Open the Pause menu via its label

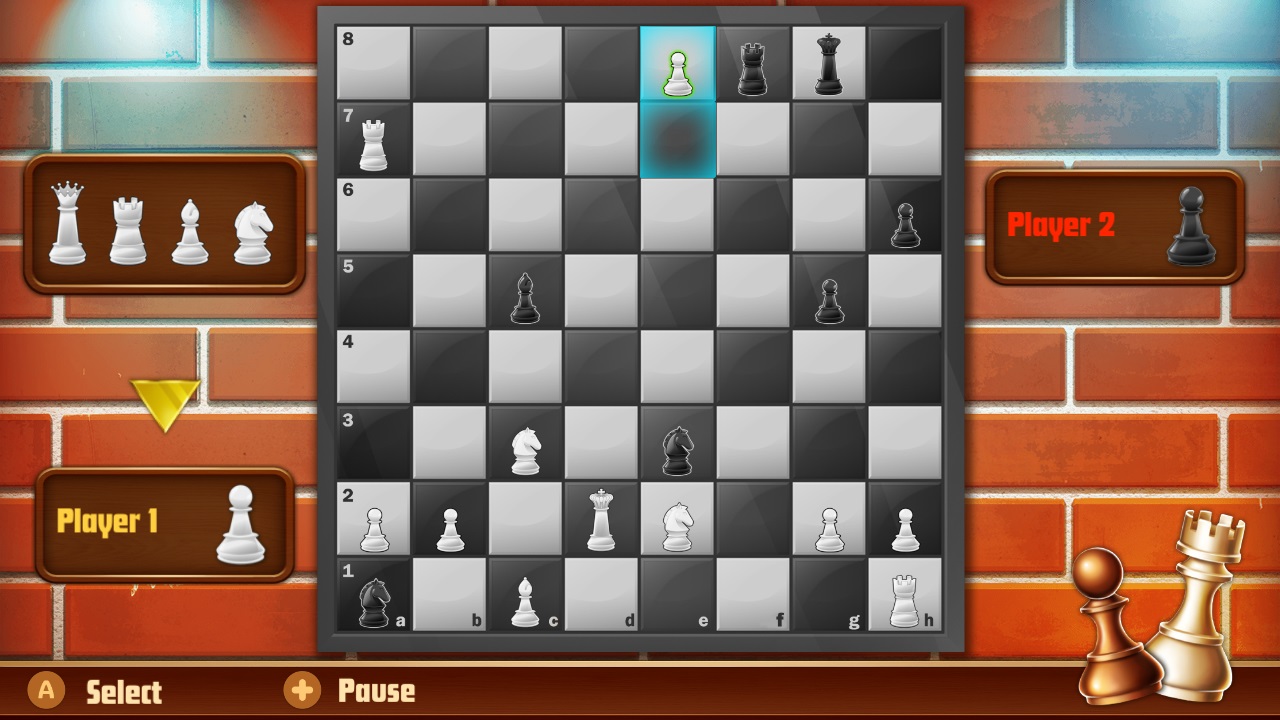(x=377, y=691)
